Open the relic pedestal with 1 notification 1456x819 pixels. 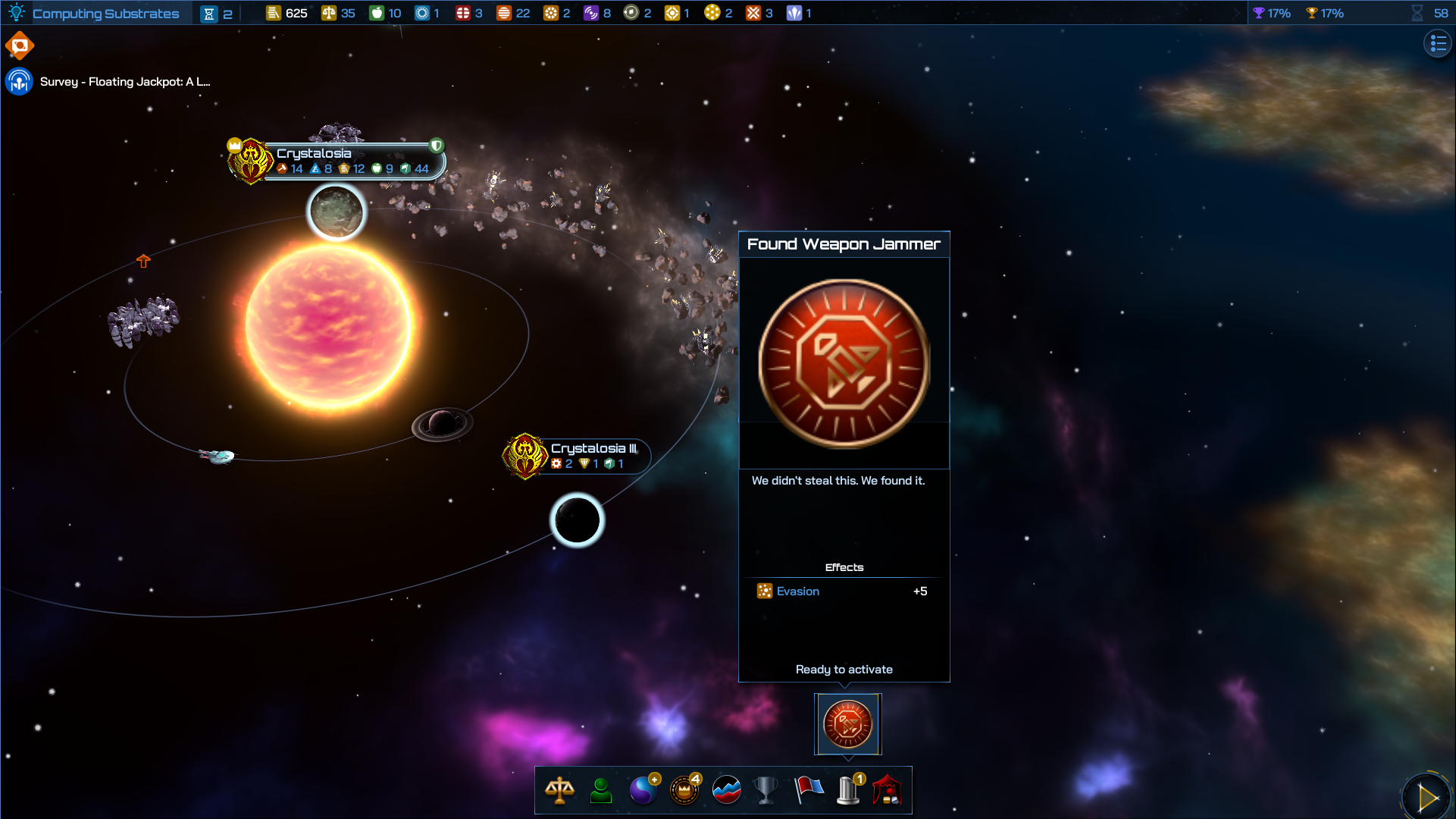pyautogui.click(x=847, y=790)
